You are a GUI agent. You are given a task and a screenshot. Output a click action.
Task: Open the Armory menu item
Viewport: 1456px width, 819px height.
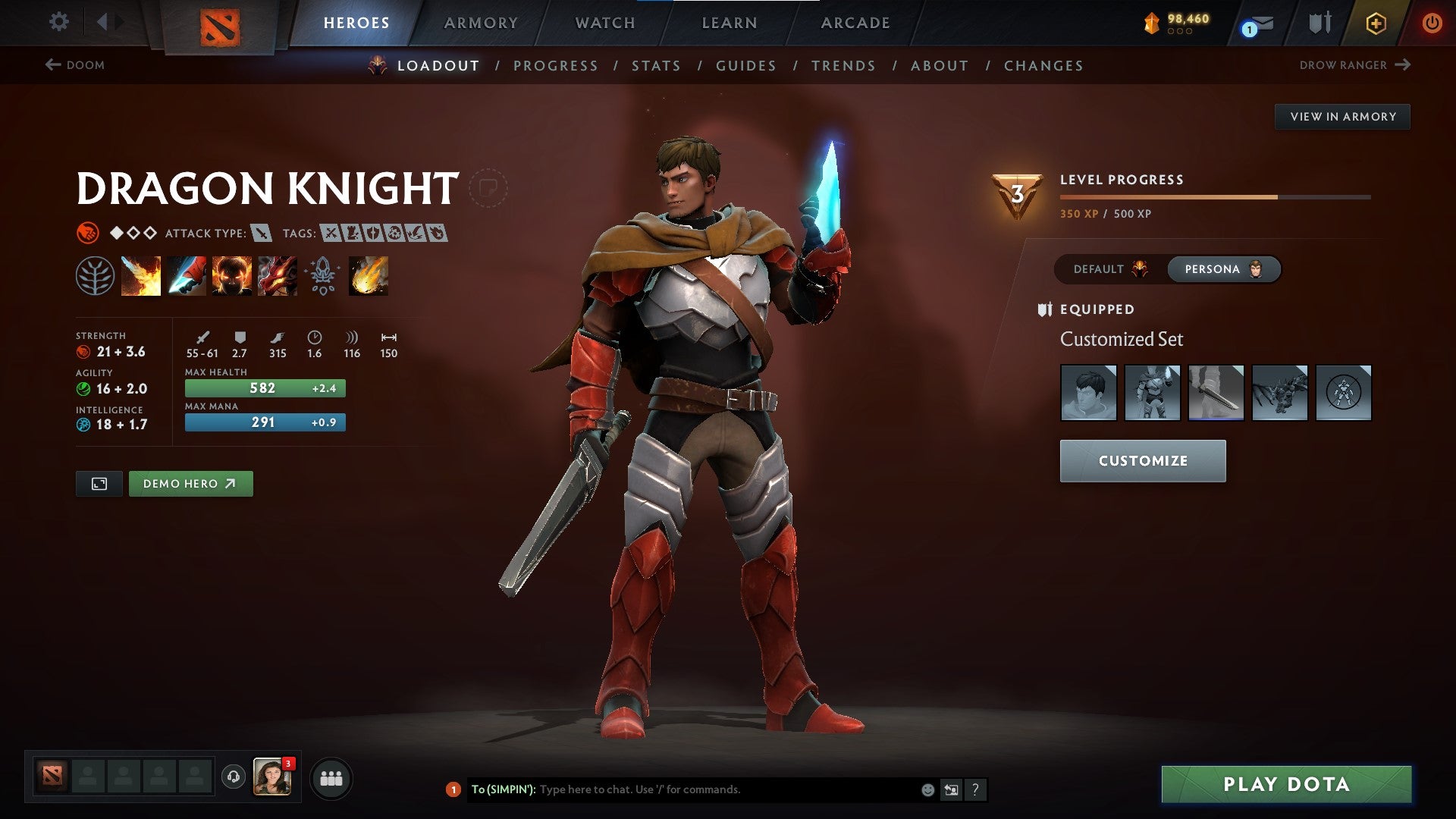coord(481,22)
